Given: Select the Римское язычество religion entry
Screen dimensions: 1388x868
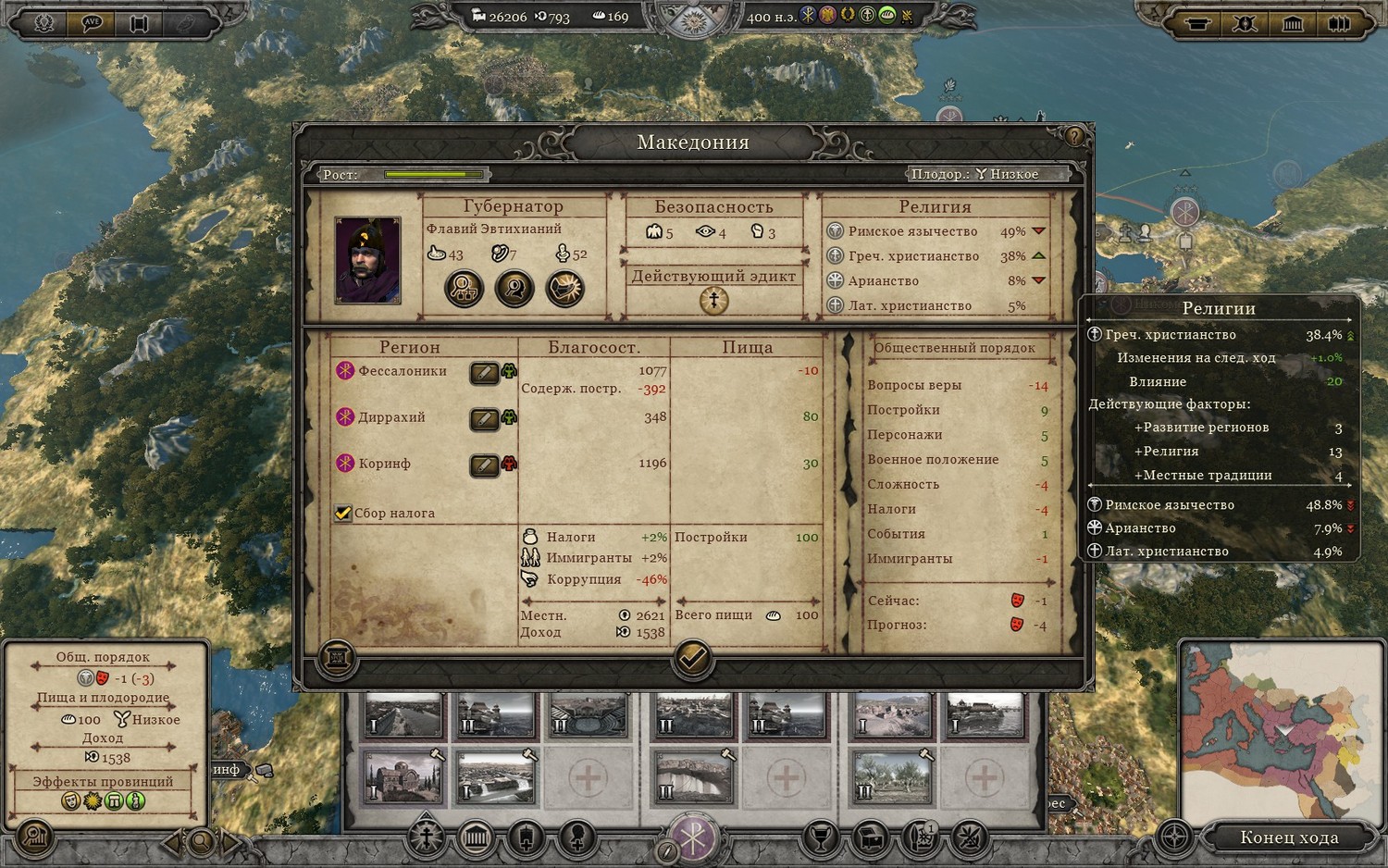Looking at the screenshot, I should [912, 231].
